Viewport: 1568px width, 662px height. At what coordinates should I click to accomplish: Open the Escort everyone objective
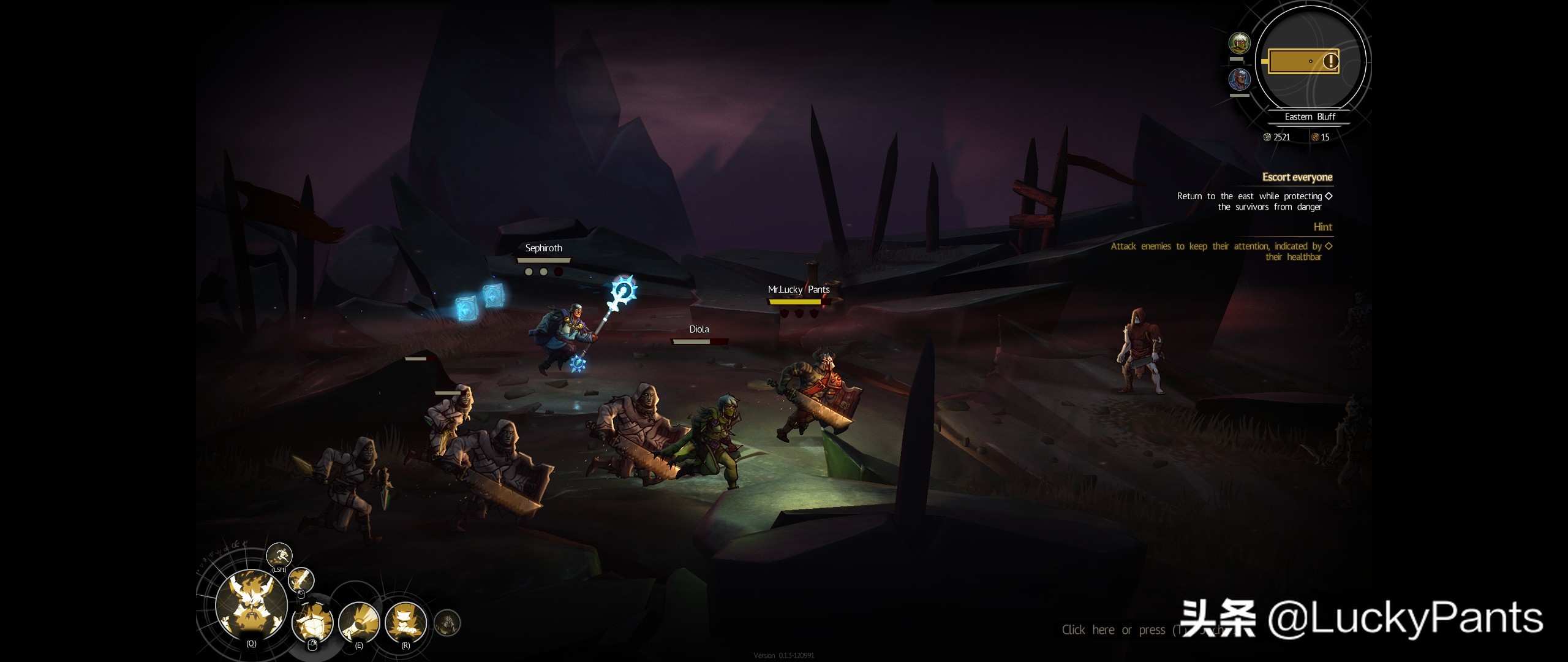pos(1297,177)
